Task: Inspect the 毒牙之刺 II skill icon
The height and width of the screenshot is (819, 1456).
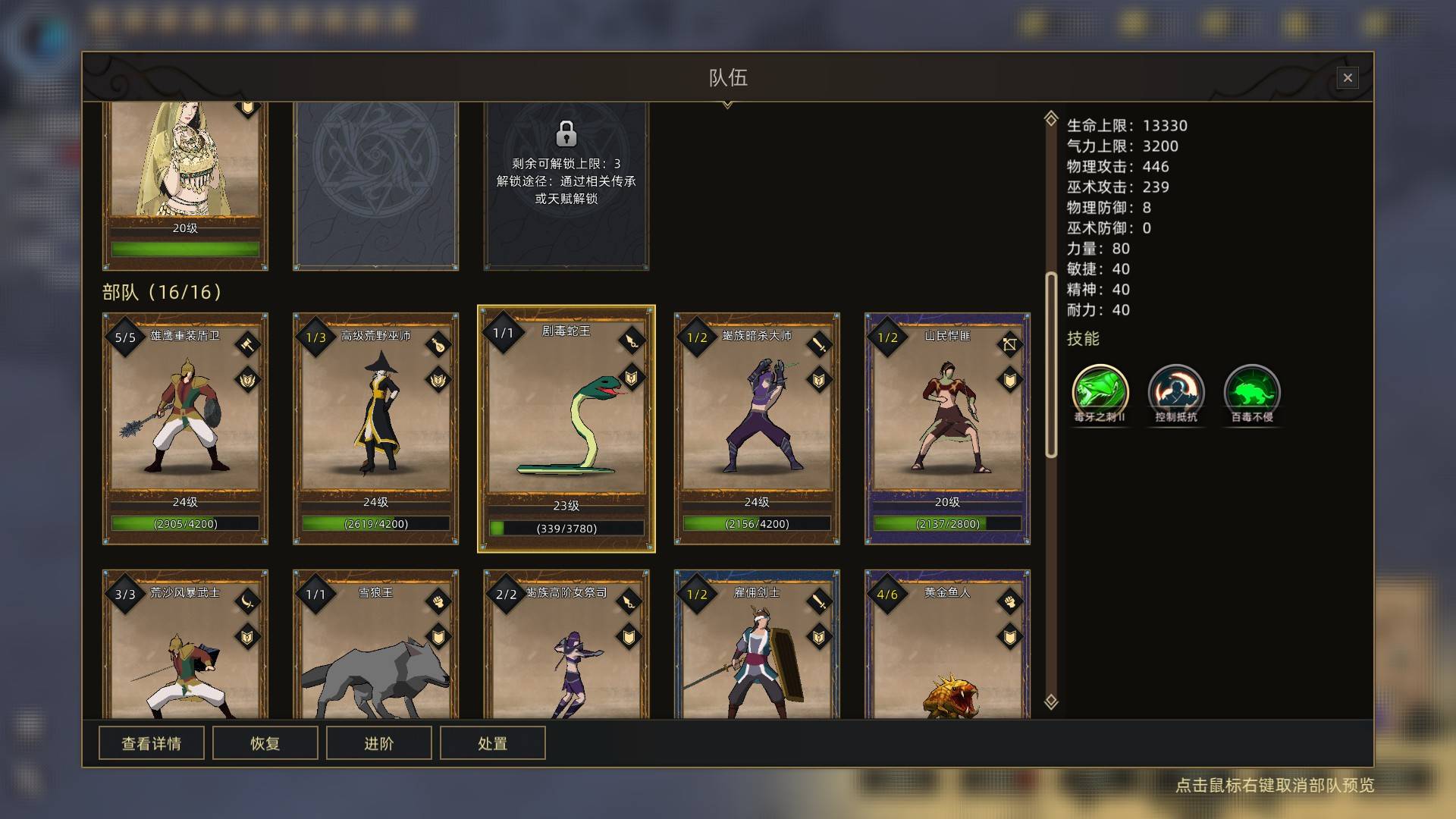Action: (1100, 391)
